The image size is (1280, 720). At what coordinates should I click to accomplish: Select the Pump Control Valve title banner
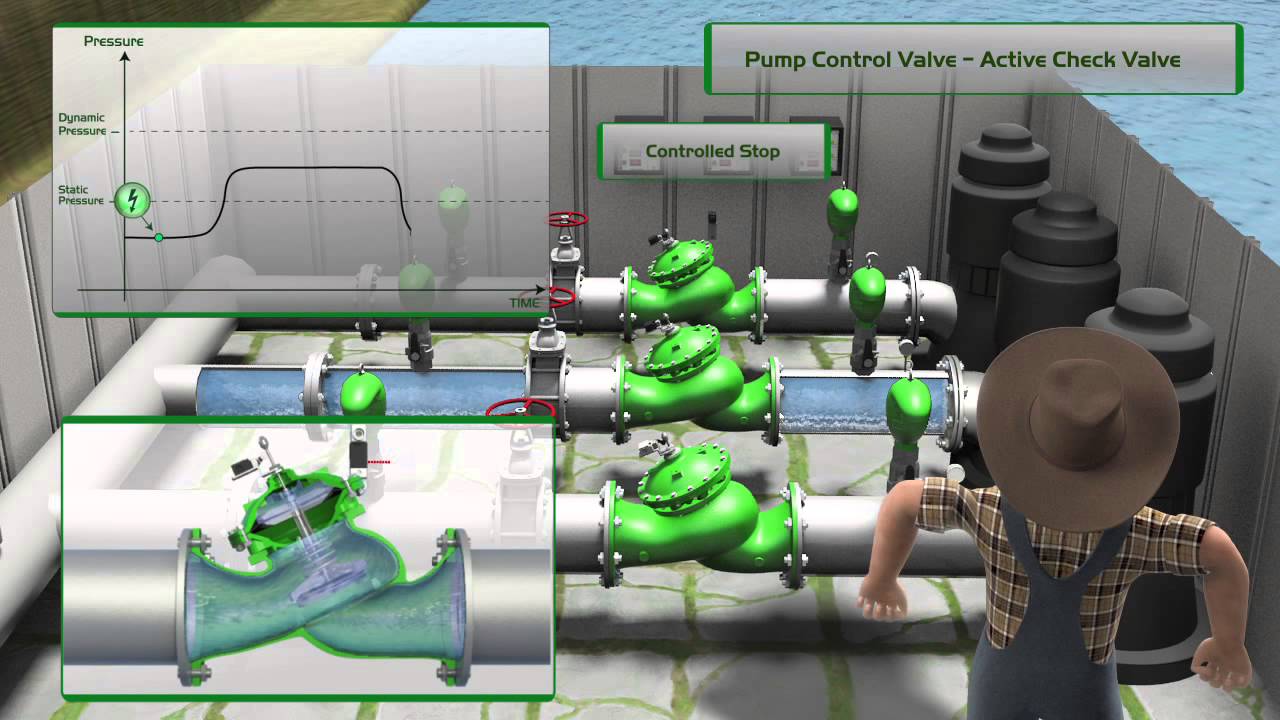pyautogui.click(x=962, y=59)
